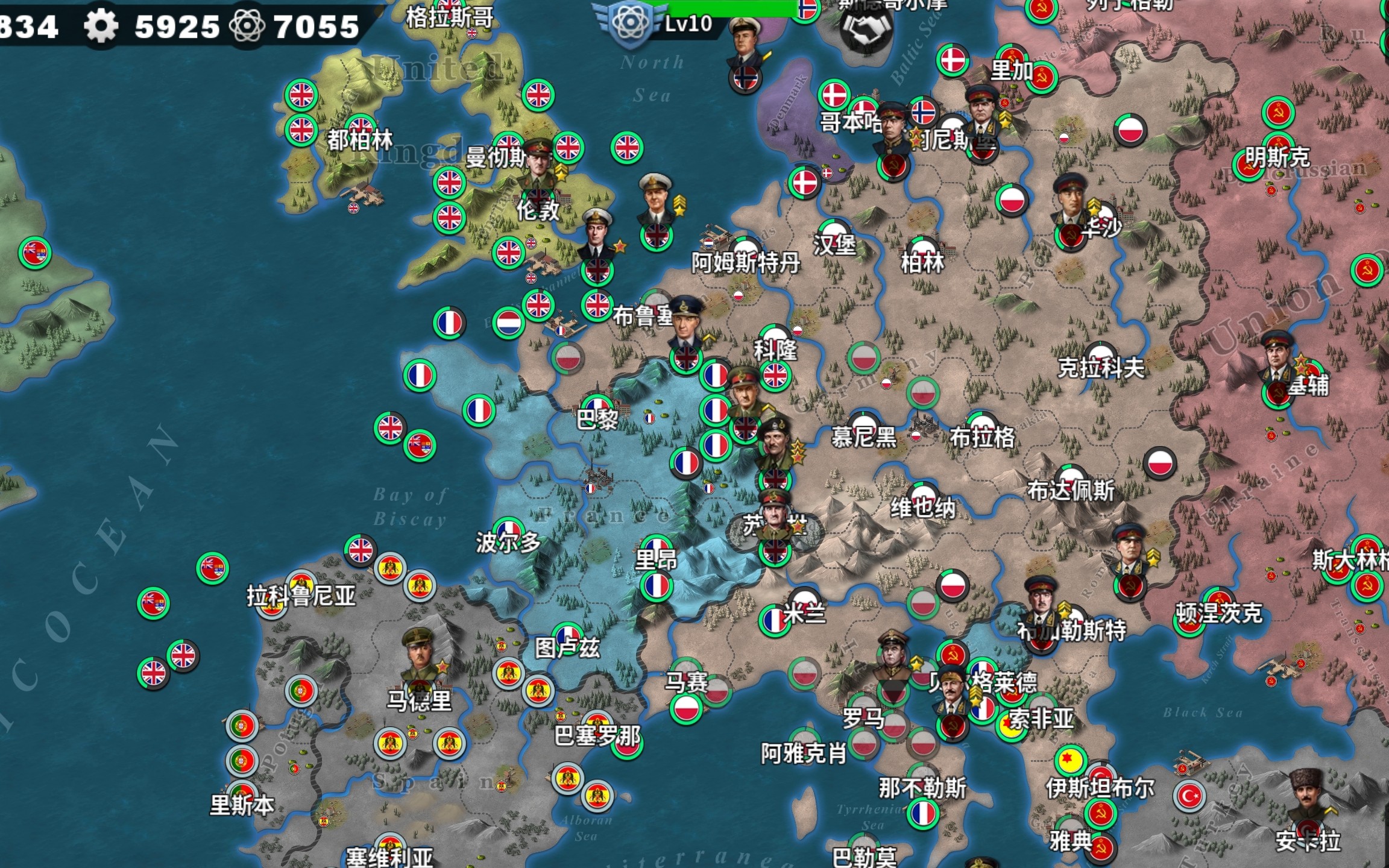
Task: Open the Lv10 technology badge
Action: point(631,23)
